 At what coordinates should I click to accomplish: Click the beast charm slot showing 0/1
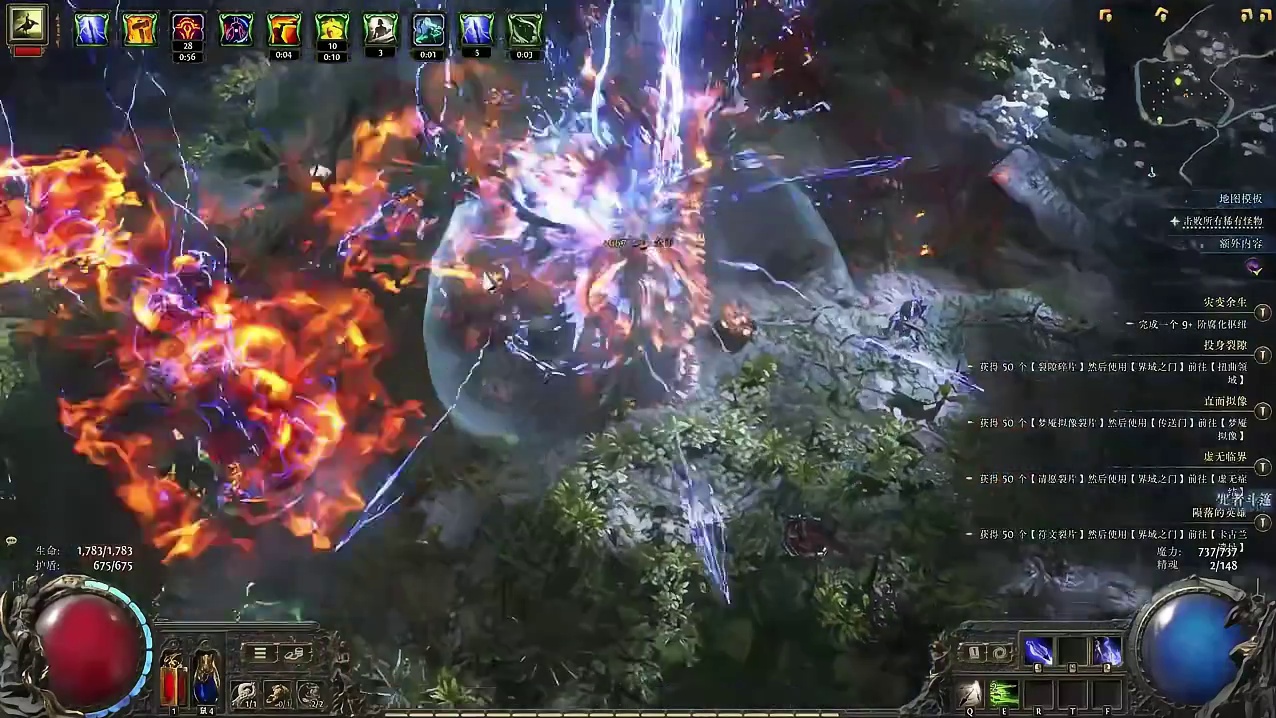click(x=277, y=693)
